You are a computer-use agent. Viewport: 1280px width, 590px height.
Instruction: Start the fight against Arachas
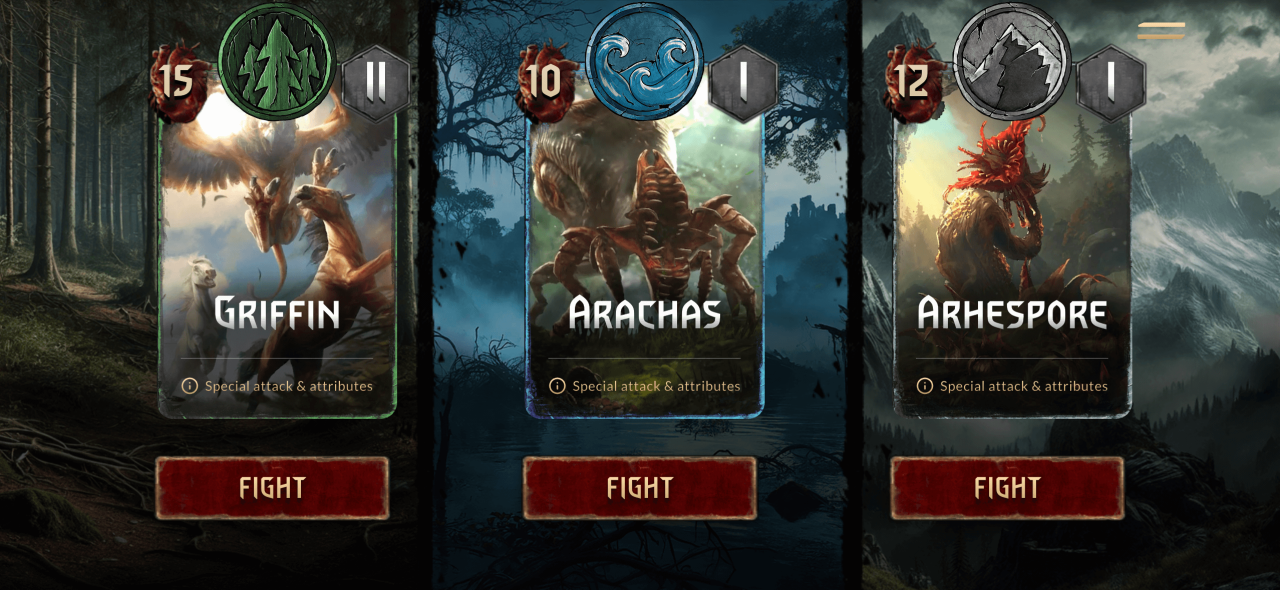(640, 488)
